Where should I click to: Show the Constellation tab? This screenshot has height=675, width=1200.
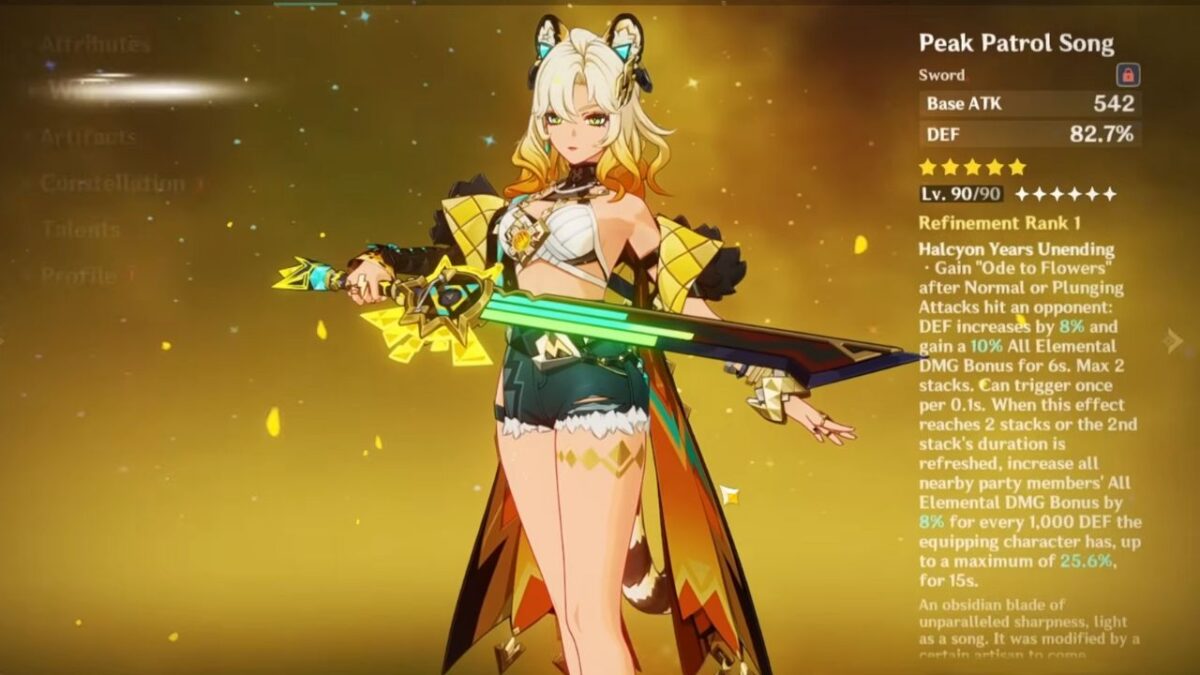pos(113,184)
